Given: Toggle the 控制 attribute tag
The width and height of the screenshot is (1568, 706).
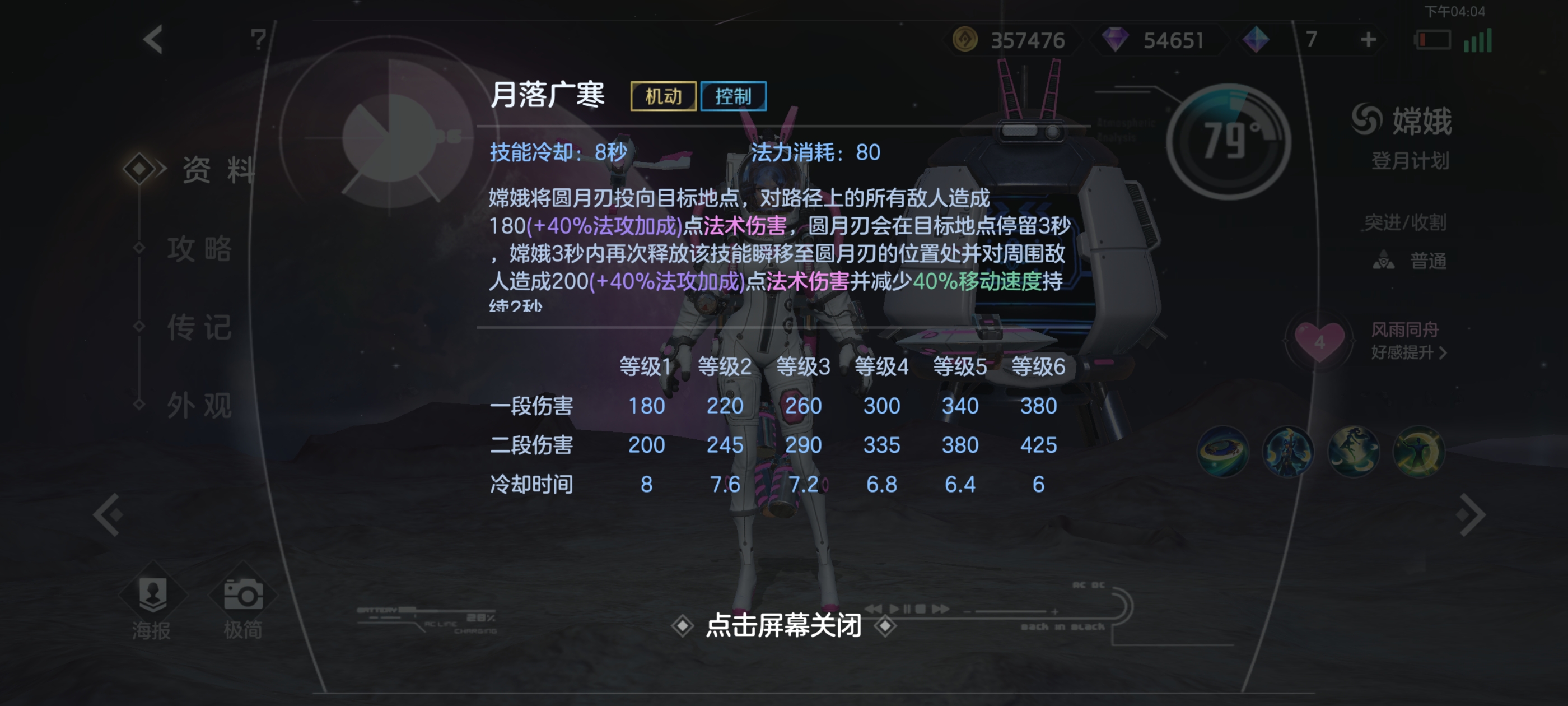Looking at the screenshot, I should pos(734,96).
